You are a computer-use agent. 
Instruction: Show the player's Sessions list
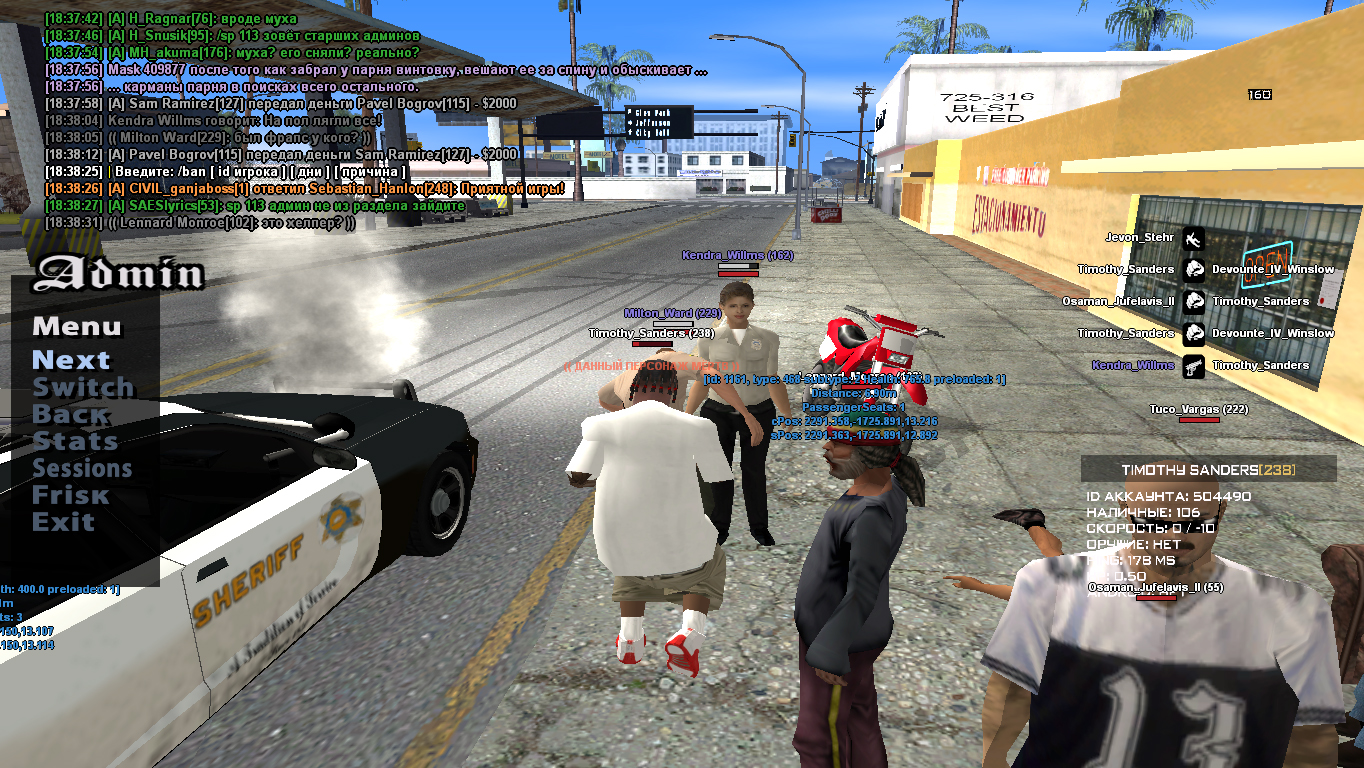[x=82, y=468]
